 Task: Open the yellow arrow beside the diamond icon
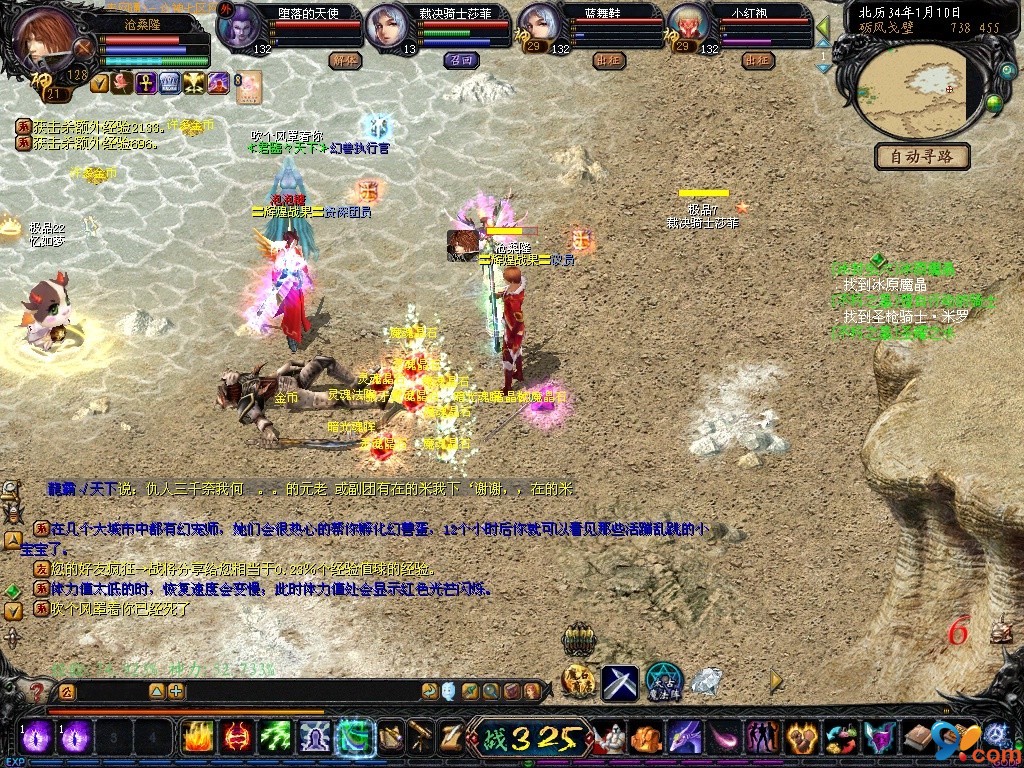pyautogui.click(x=776, y=681)
